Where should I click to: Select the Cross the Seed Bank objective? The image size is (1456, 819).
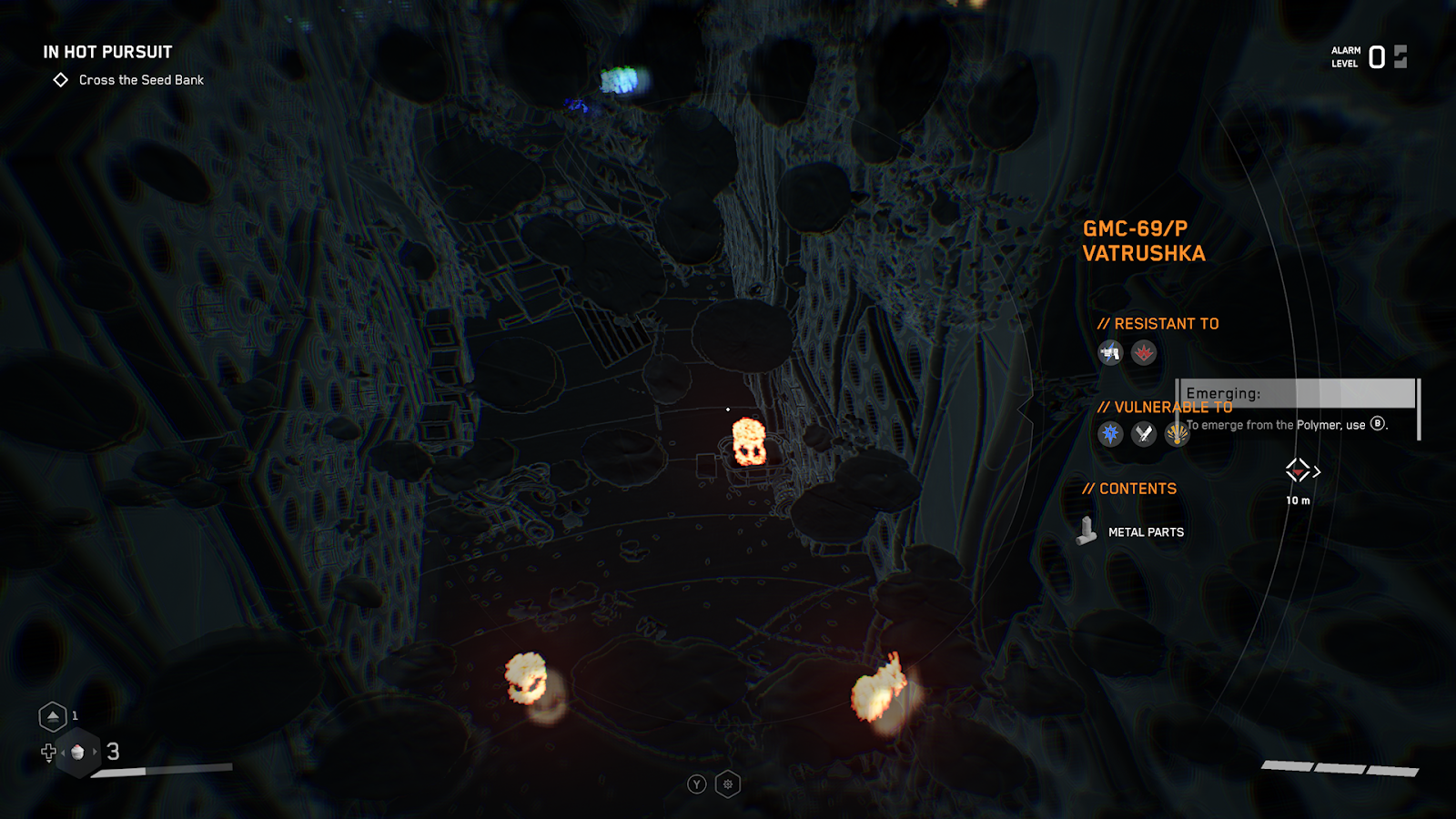point(140,80)
